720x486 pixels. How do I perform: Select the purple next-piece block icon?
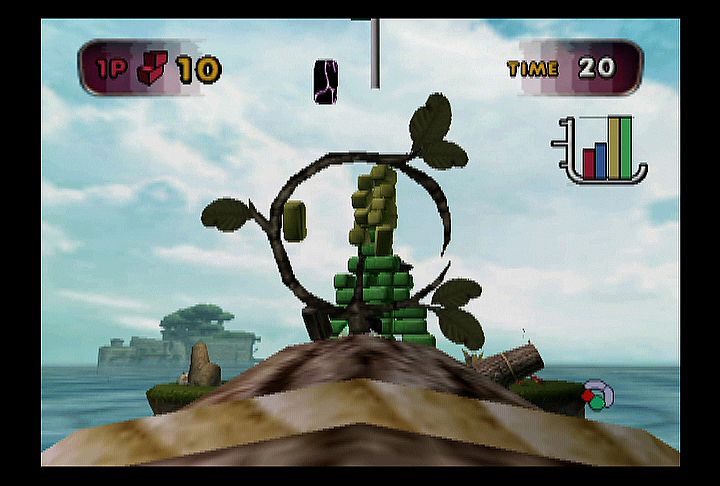326,81
